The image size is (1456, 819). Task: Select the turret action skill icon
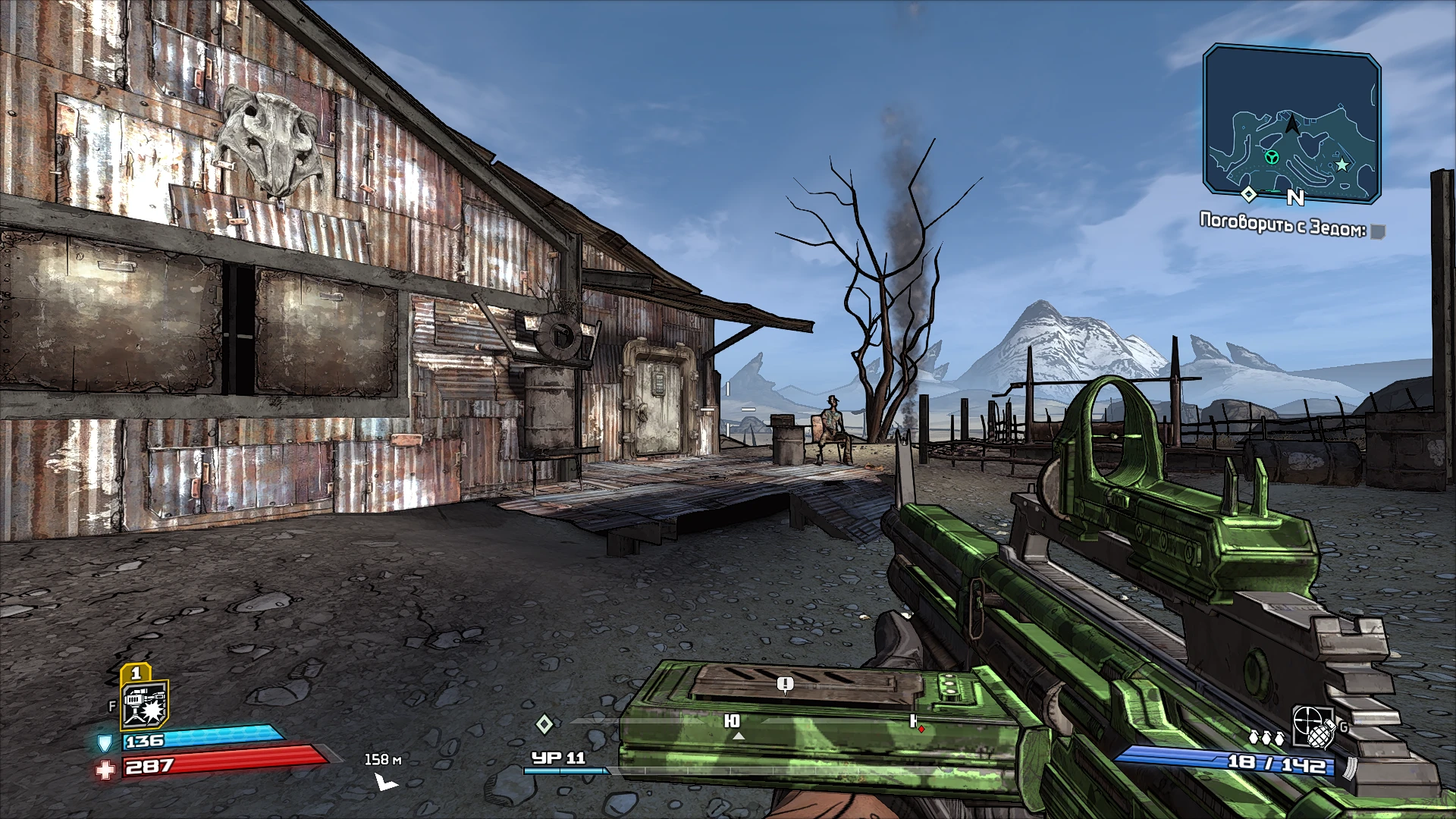coord(144,705)
